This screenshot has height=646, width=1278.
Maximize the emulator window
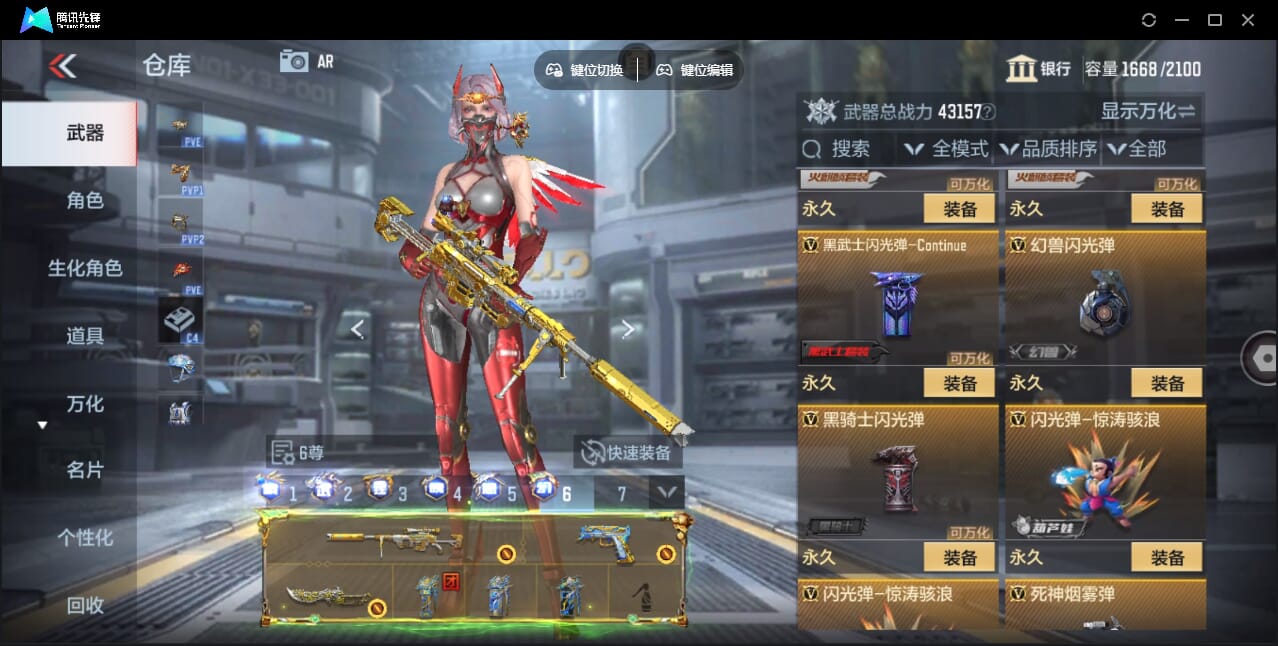(1214, 20)
